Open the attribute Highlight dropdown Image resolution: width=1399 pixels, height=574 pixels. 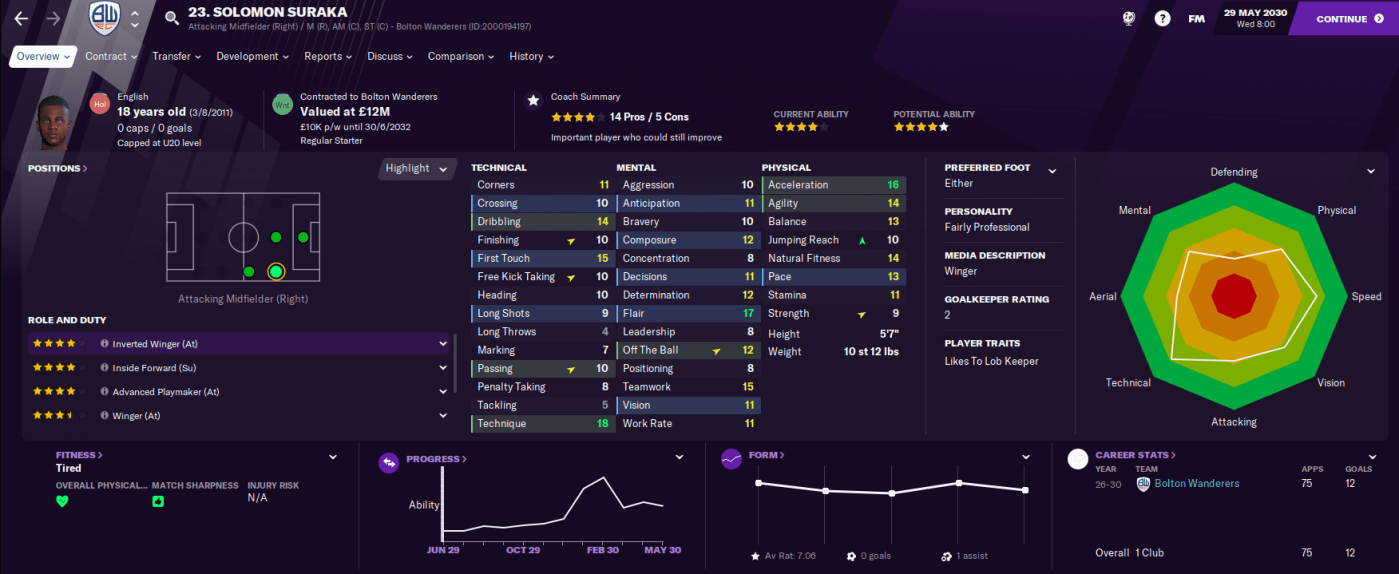tap(417, 168)
